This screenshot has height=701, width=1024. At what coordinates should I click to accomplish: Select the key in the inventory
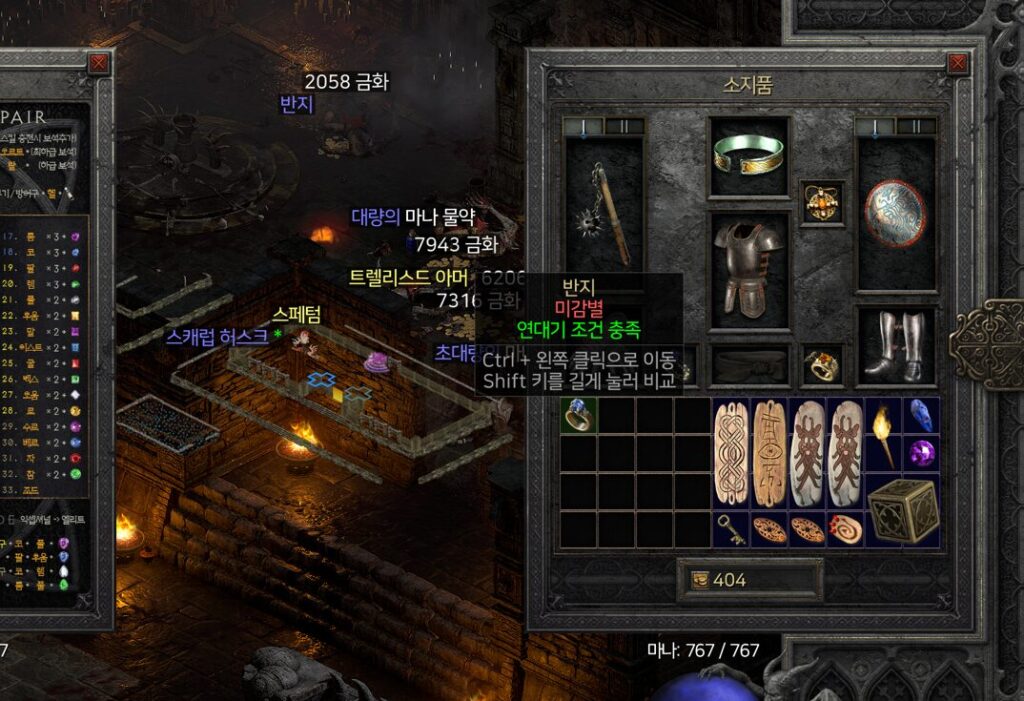click(x=731, y=528)
